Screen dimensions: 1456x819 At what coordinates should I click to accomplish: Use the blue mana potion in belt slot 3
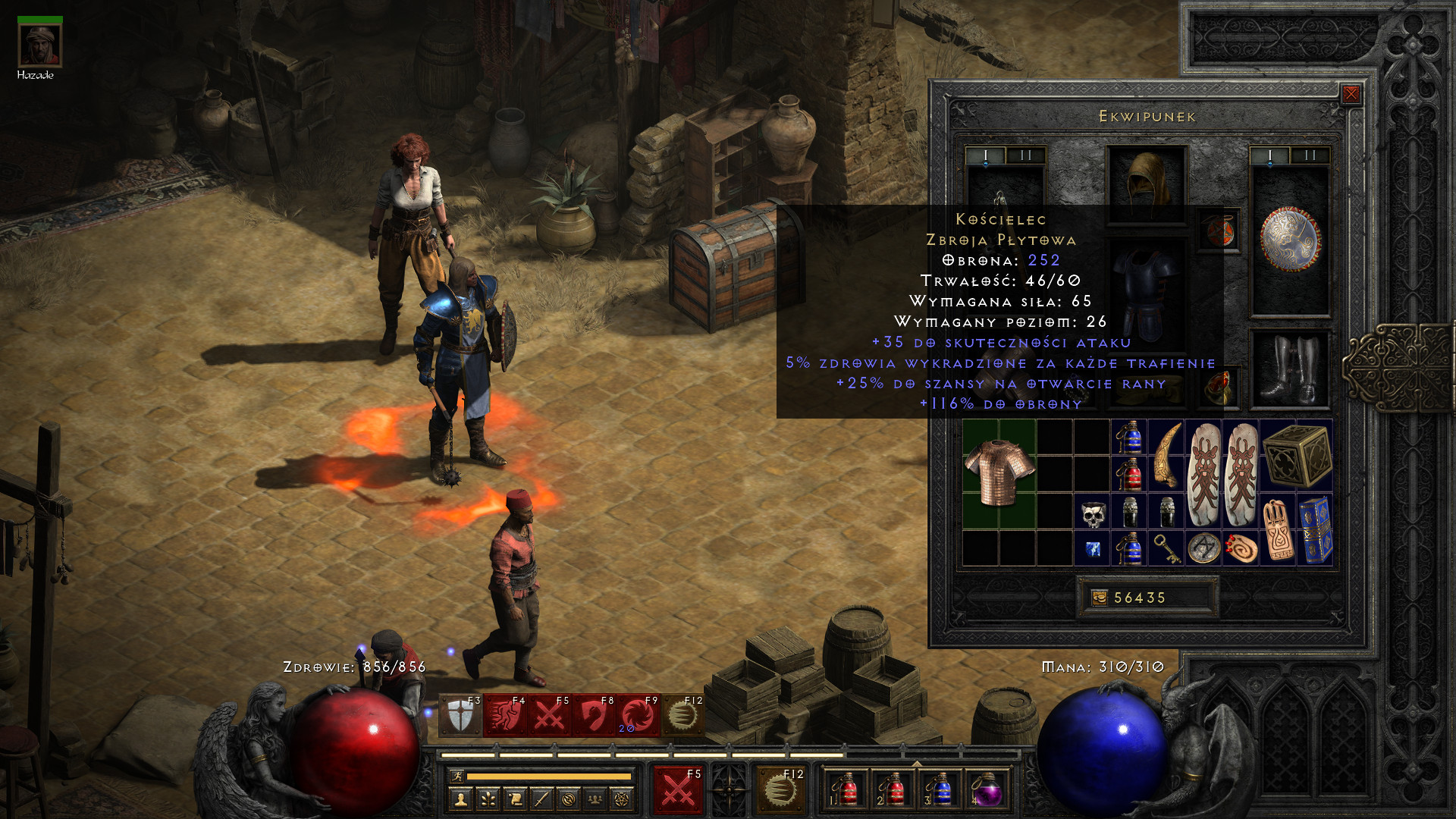coord(940,790)
